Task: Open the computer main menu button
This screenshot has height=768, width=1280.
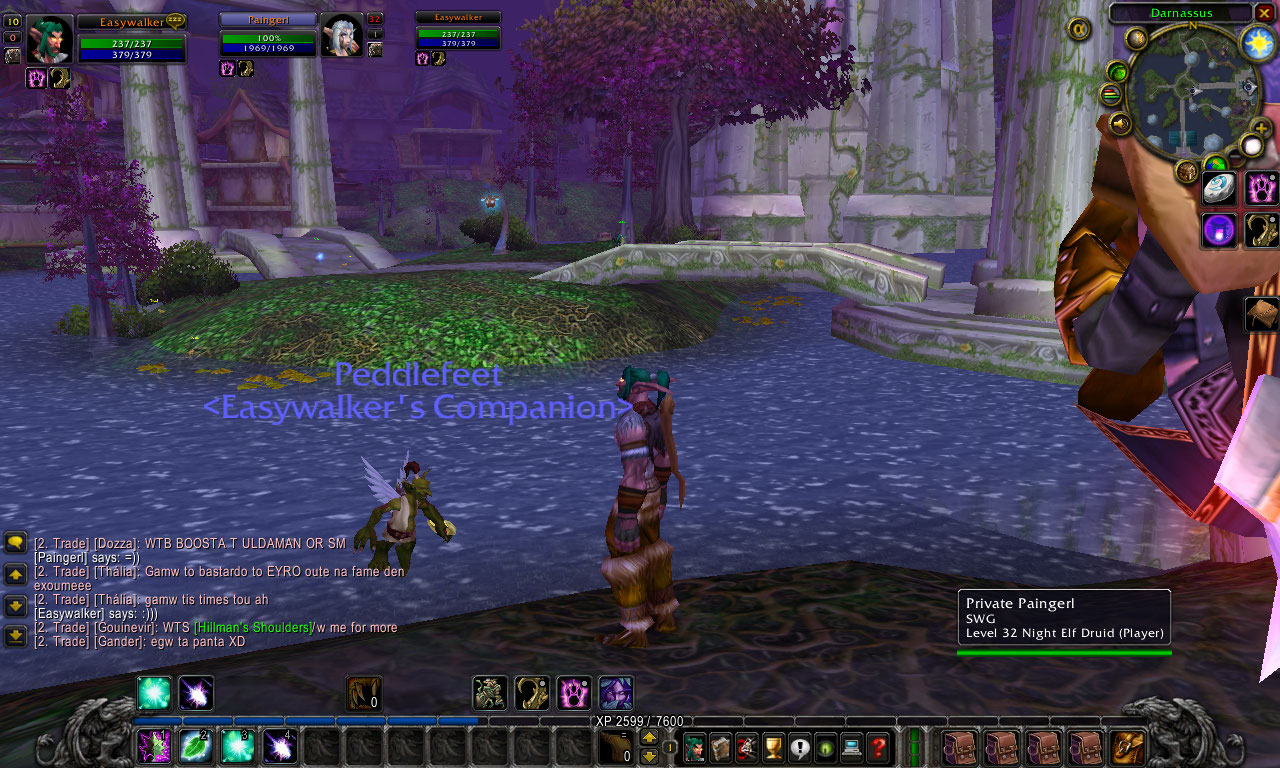Action: click(851, 746)
